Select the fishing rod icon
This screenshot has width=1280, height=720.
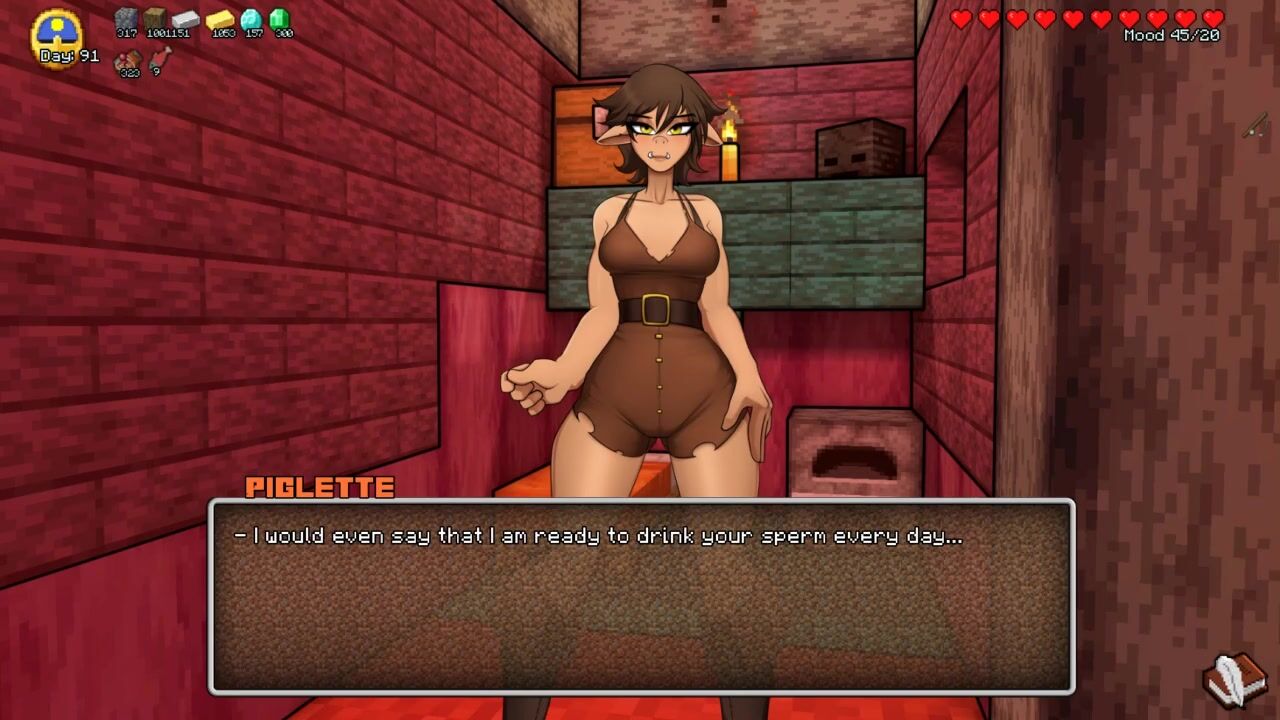[1255, 126]
